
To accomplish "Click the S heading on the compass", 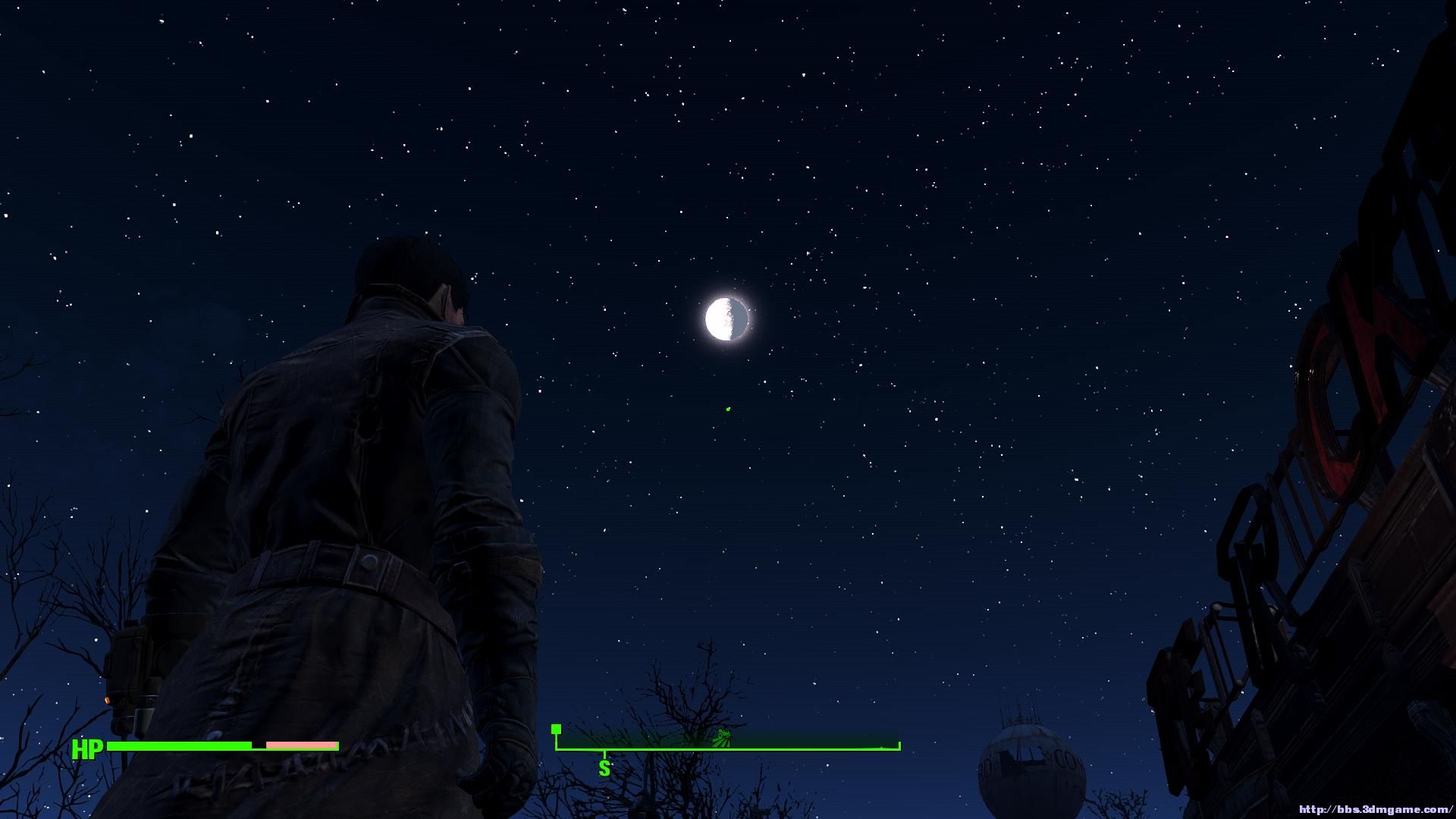I will tap(604, 768).
